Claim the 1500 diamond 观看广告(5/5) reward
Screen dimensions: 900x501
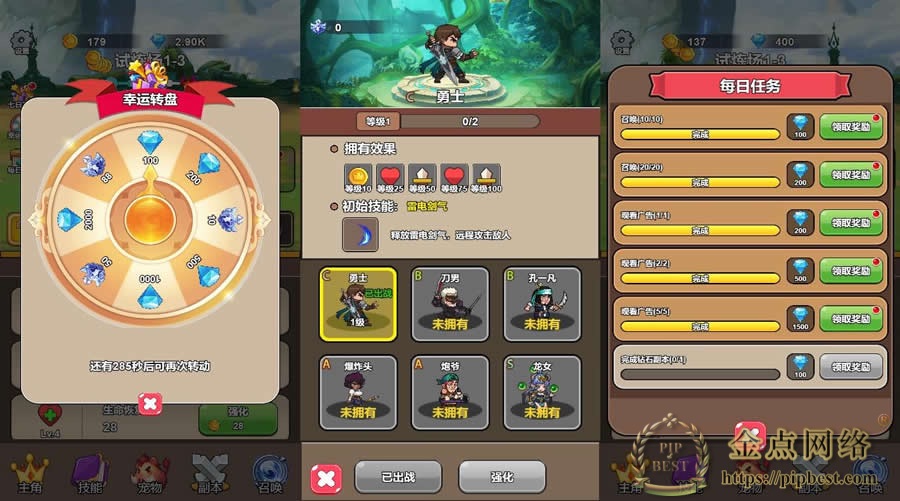(851, 318)
